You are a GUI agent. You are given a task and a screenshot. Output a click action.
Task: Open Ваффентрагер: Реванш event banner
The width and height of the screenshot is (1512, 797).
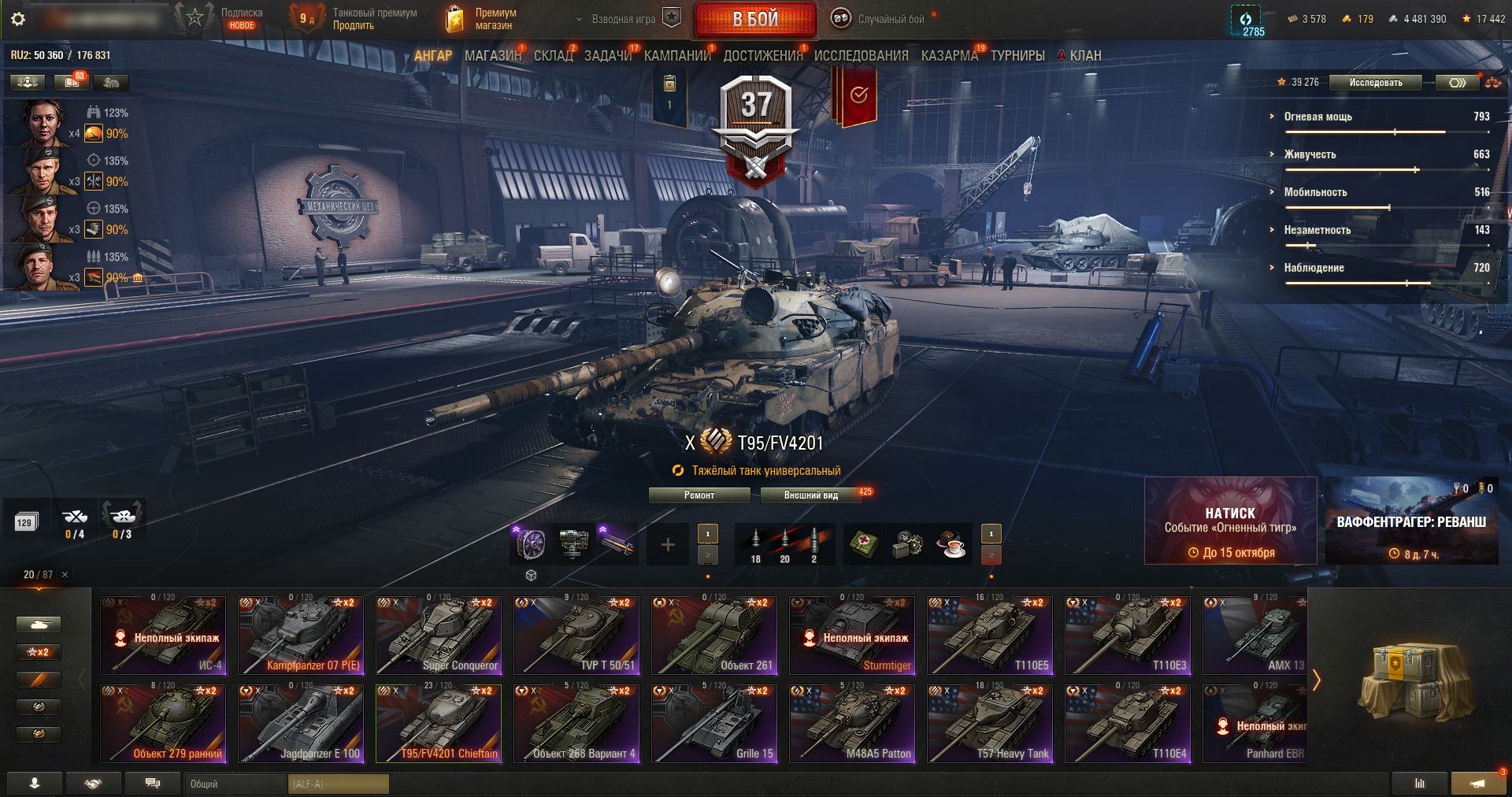[1411, 521]
